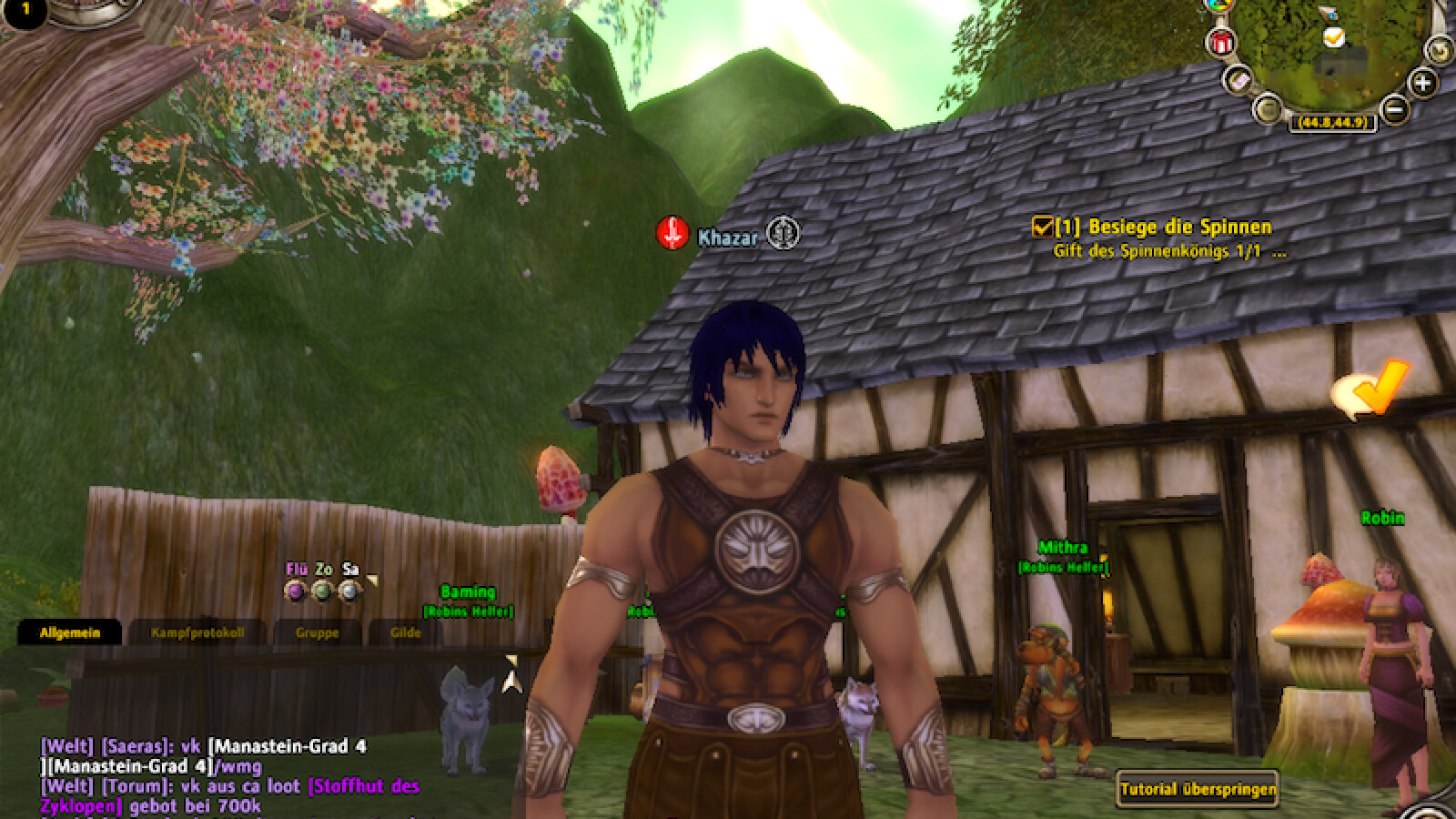
Task: Switch to the Allgemein chat tab
Action: click(x=69, y=632)
